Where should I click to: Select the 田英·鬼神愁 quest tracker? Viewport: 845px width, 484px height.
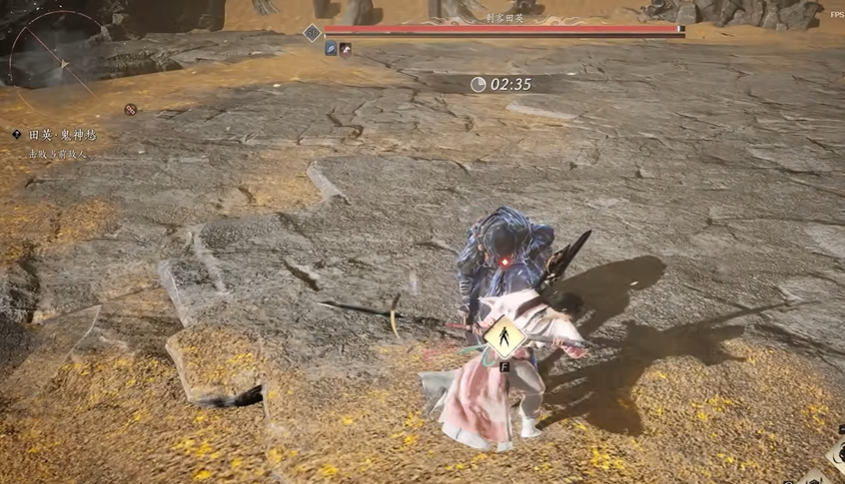tap(54, 135)
